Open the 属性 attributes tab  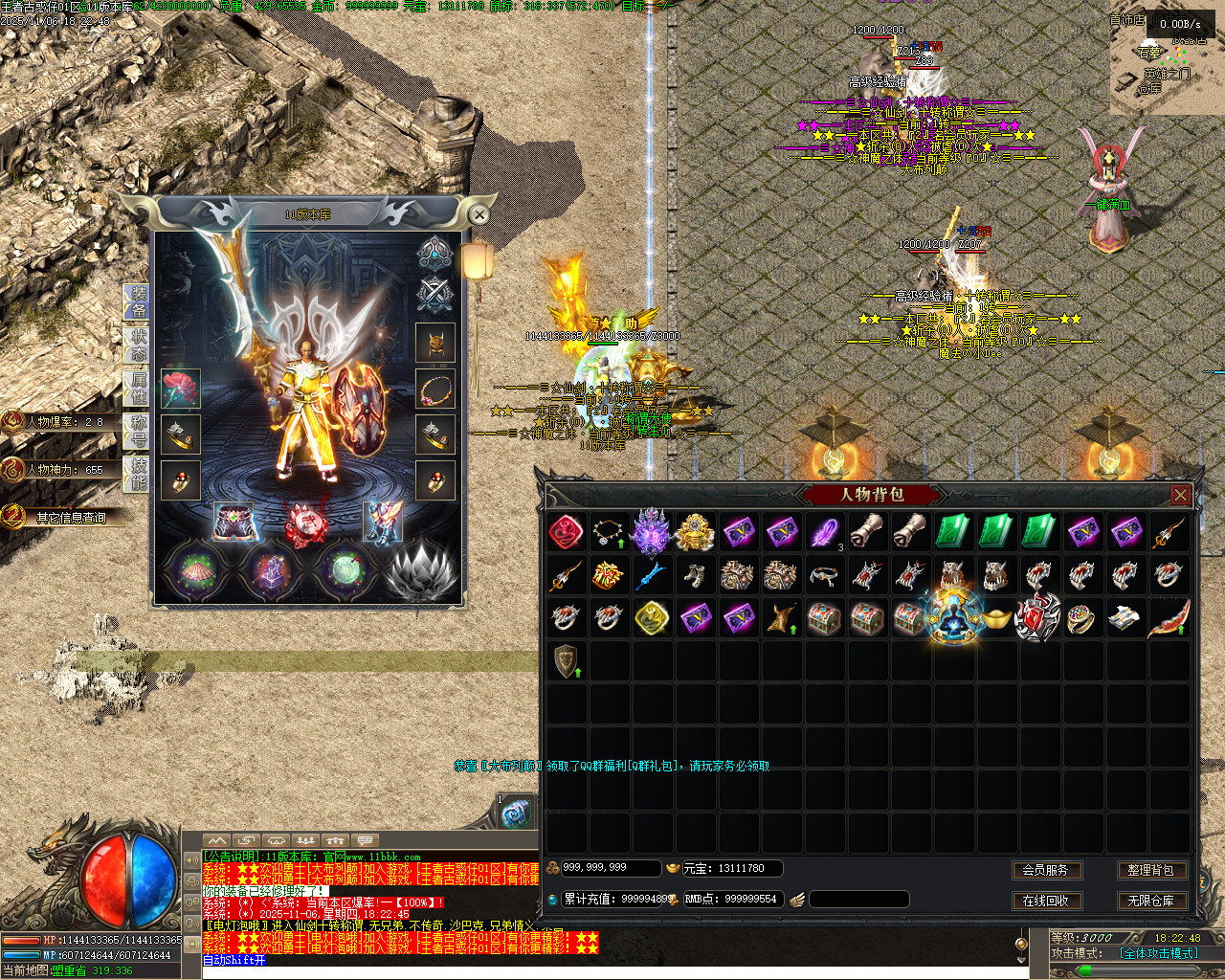pos(138,388)
